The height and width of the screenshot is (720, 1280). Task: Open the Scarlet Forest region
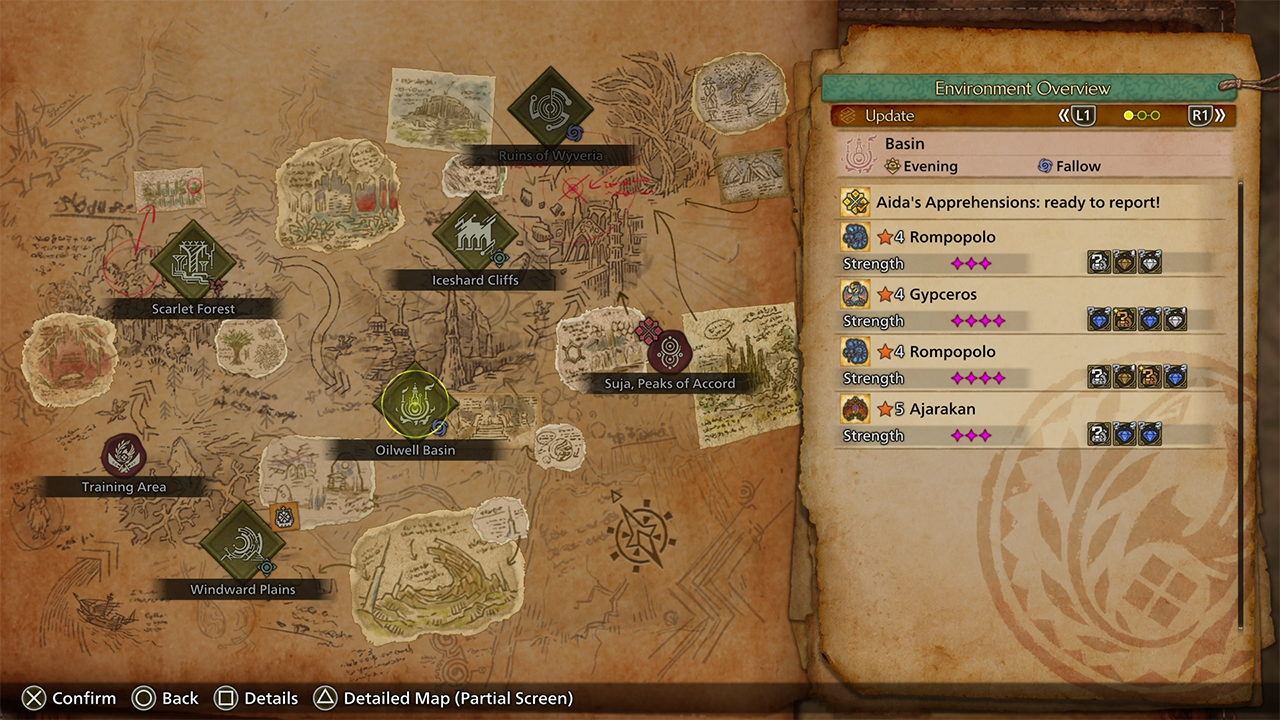[x=193, y=263]
